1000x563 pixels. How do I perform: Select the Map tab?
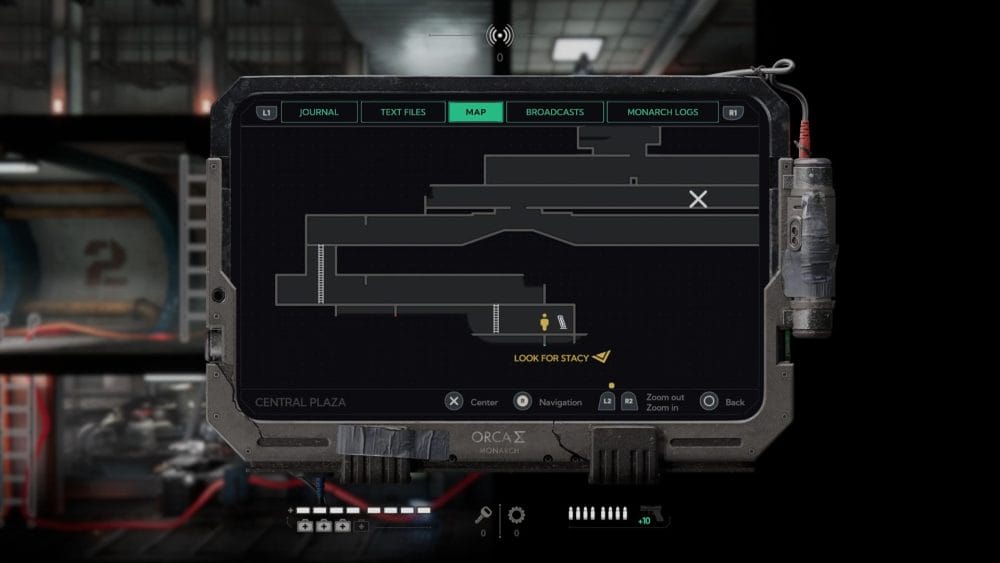click(x=476, y=112)
